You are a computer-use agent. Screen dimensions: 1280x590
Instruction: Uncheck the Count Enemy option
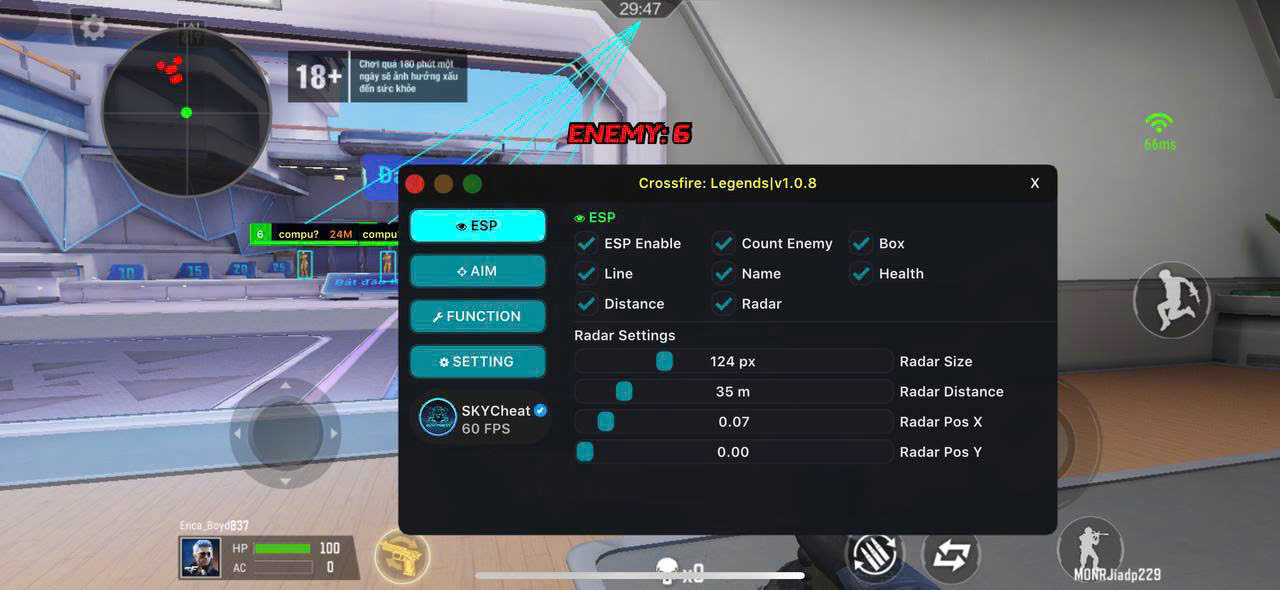(724, 243)
